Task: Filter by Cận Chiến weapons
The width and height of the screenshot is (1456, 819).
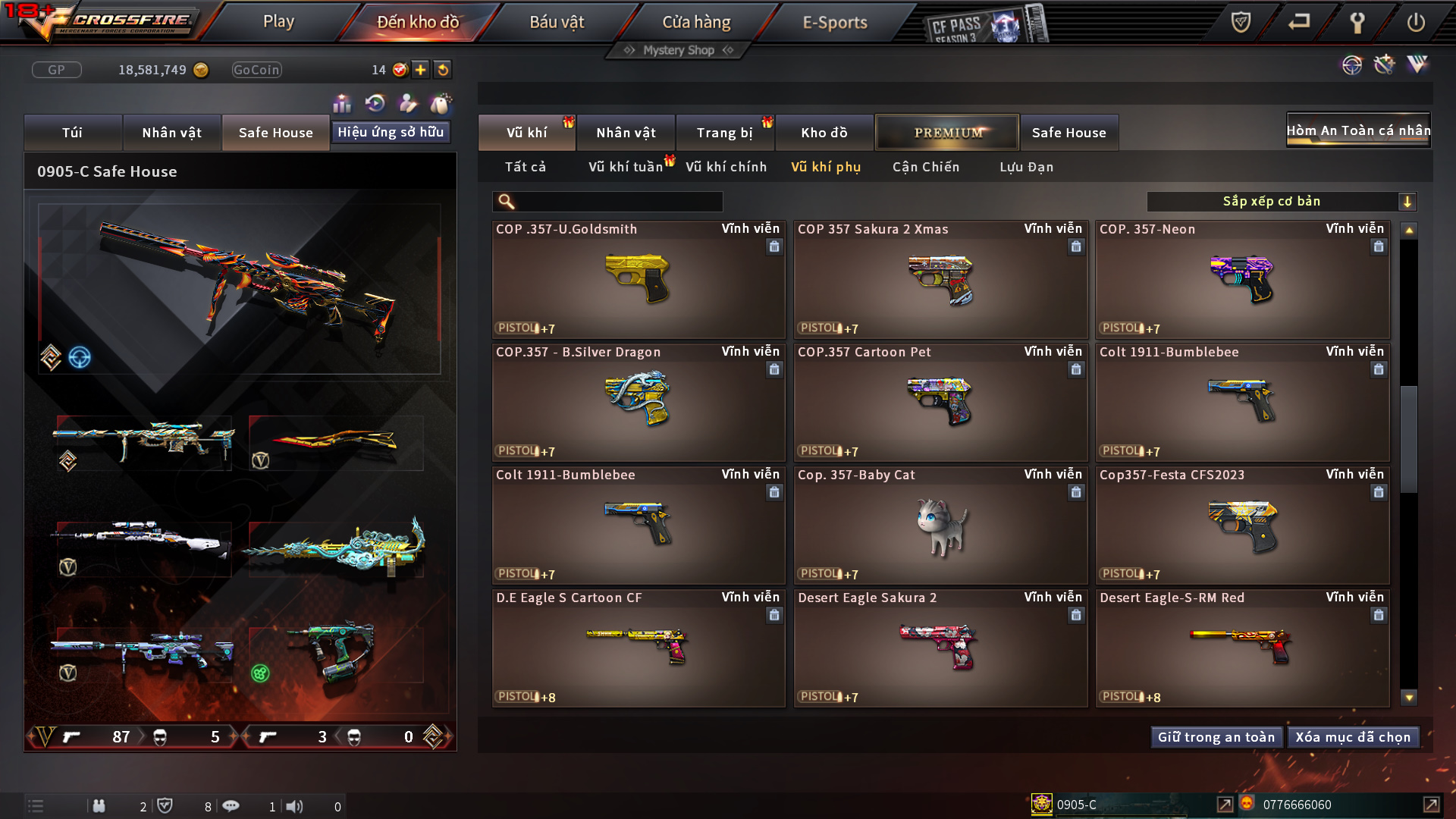Action: pos(925,167)
